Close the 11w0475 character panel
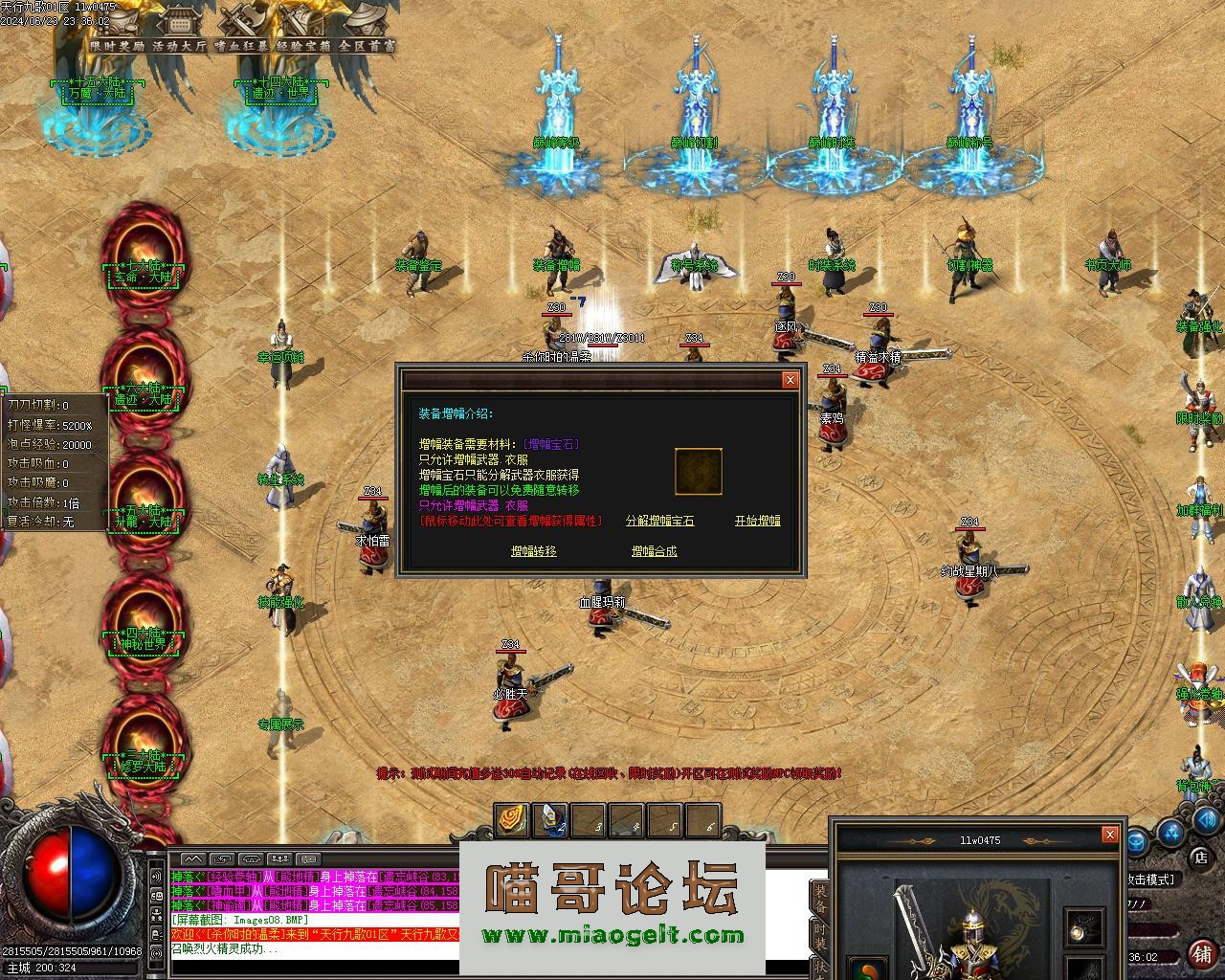Screen dimensions: 1225x980 click(1109, 835)
